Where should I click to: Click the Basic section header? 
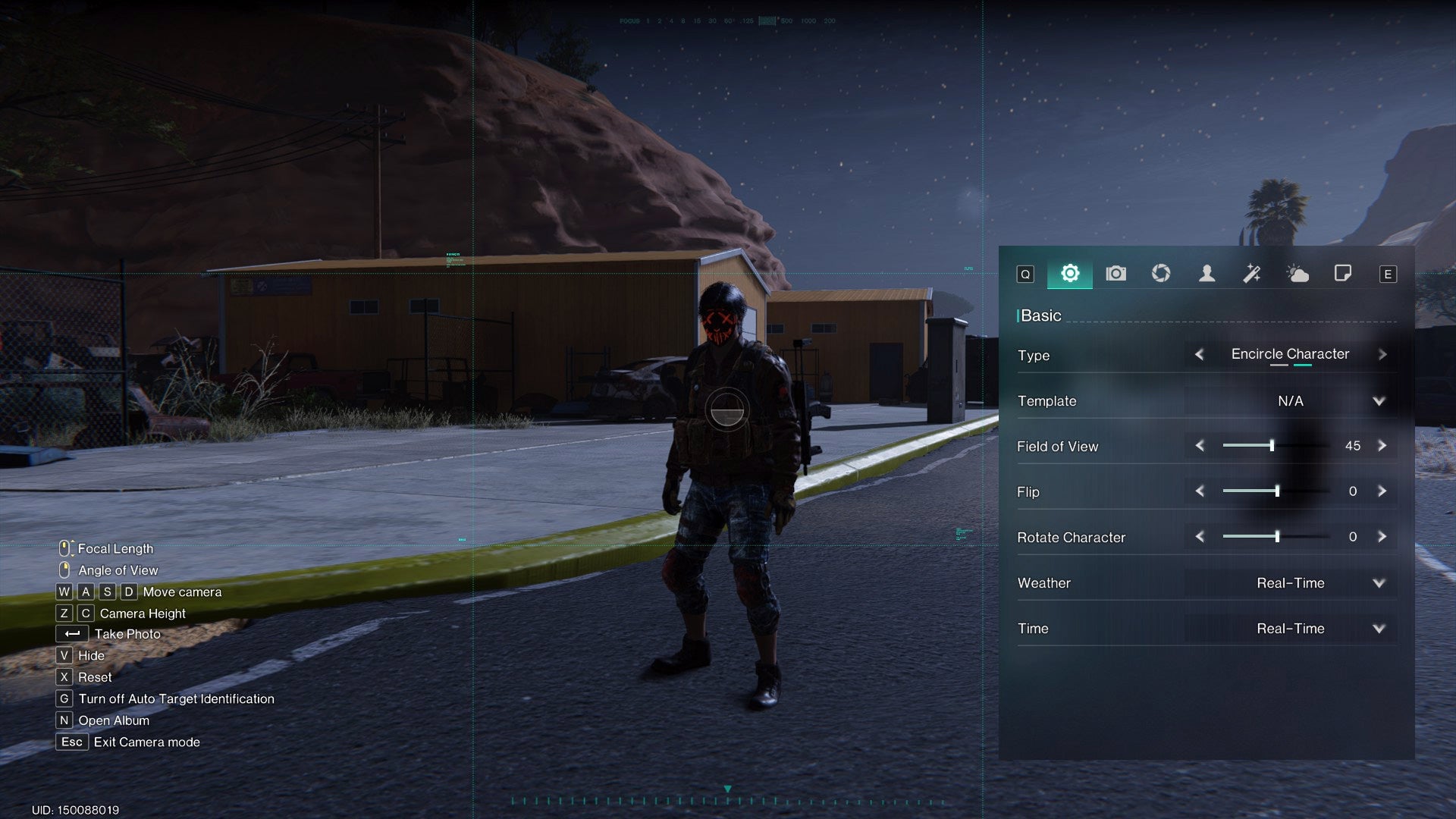click(x=1040, y=315)
